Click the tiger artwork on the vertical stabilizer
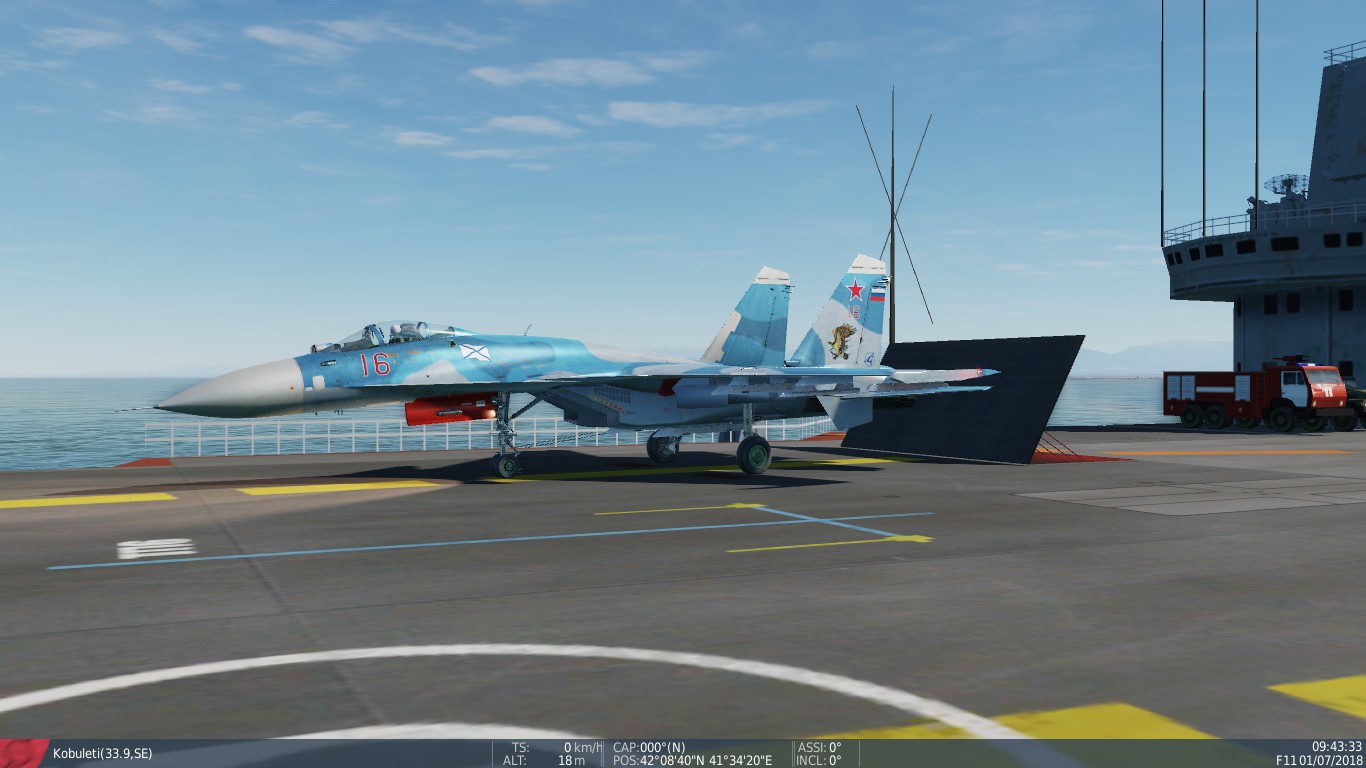 [841, 340]
